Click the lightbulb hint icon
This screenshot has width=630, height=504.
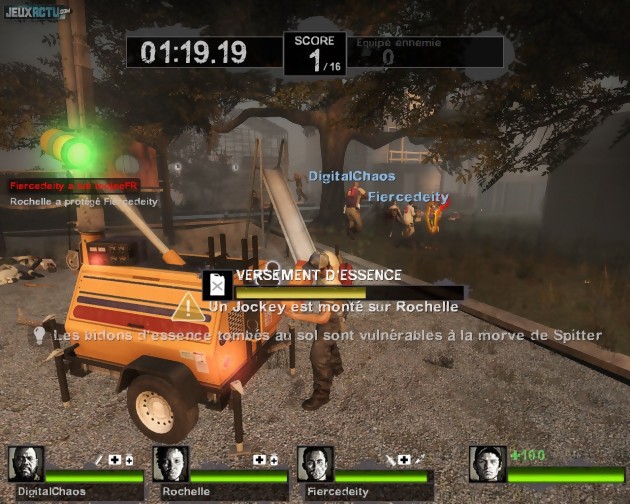(x=40, y=335)
